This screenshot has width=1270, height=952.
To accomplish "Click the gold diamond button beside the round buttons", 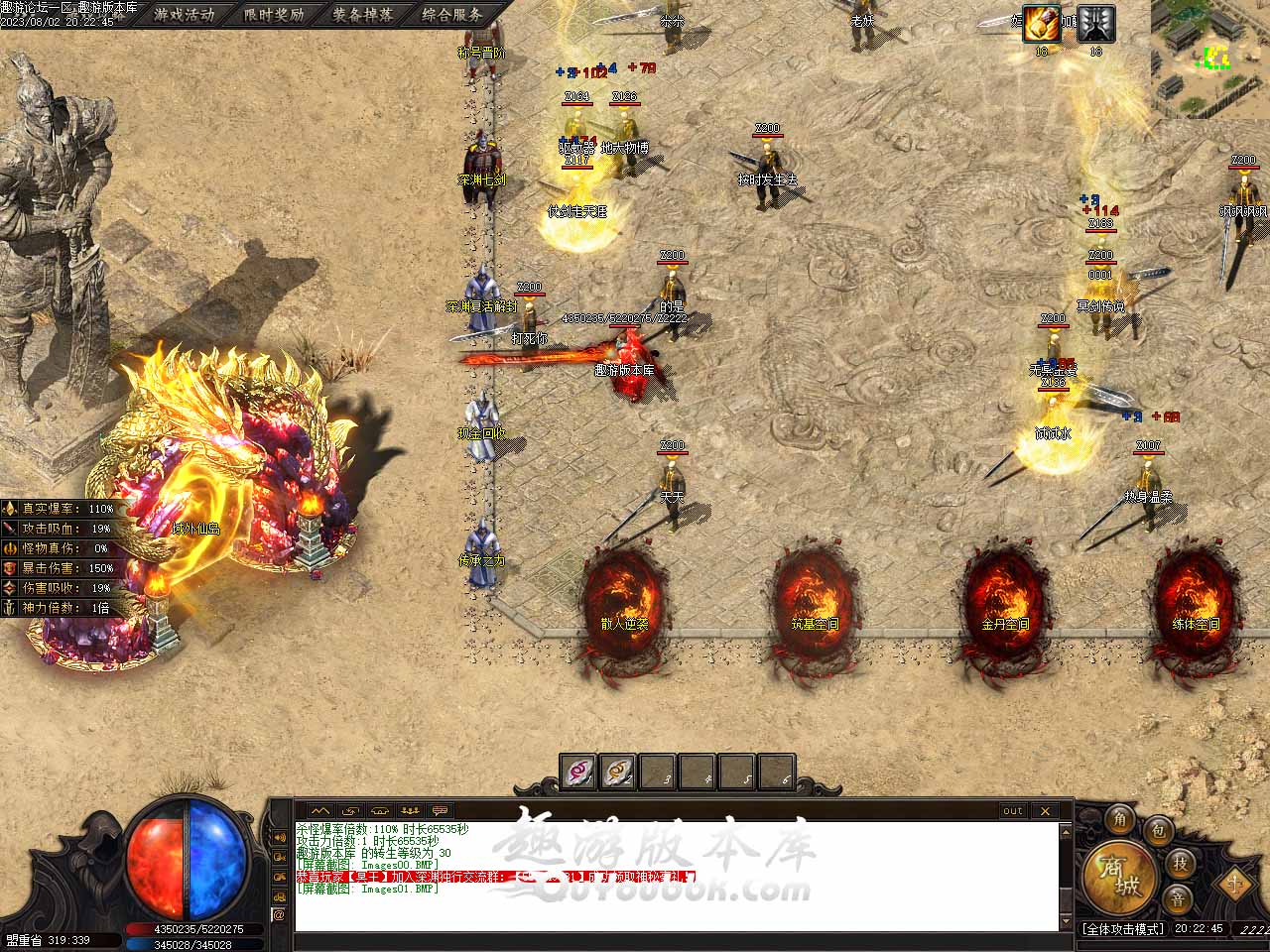I will pos(1233,881).
